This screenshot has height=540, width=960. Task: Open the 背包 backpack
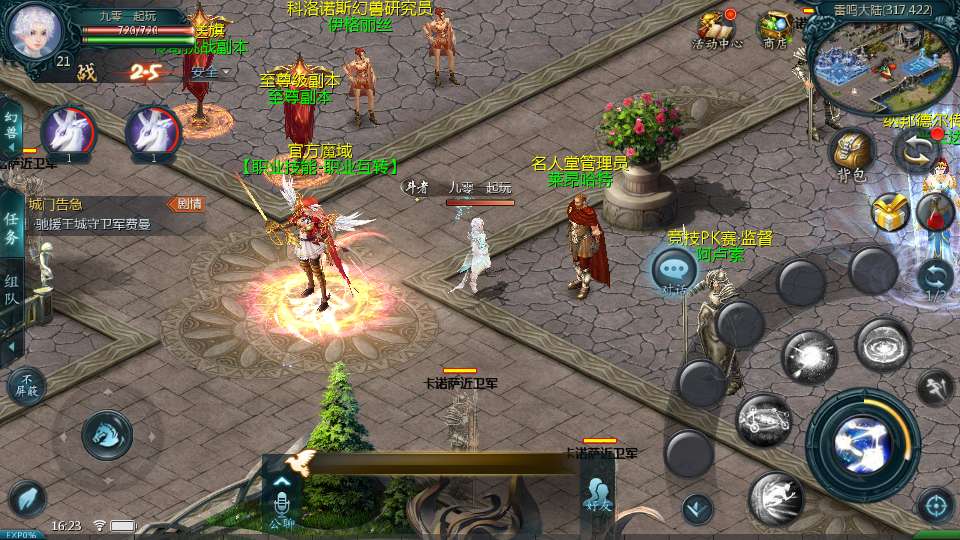[x=851, y=153]
